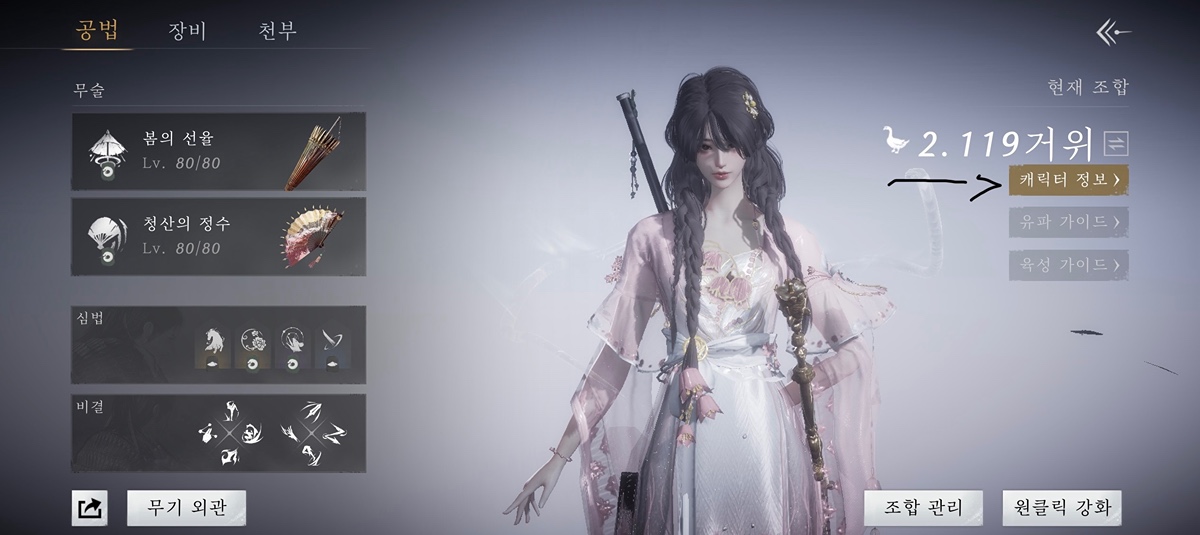Select the 봄의 선율 umbrella weapon
The height and width of the screenshot is (535, 1200).
[218, 151]
